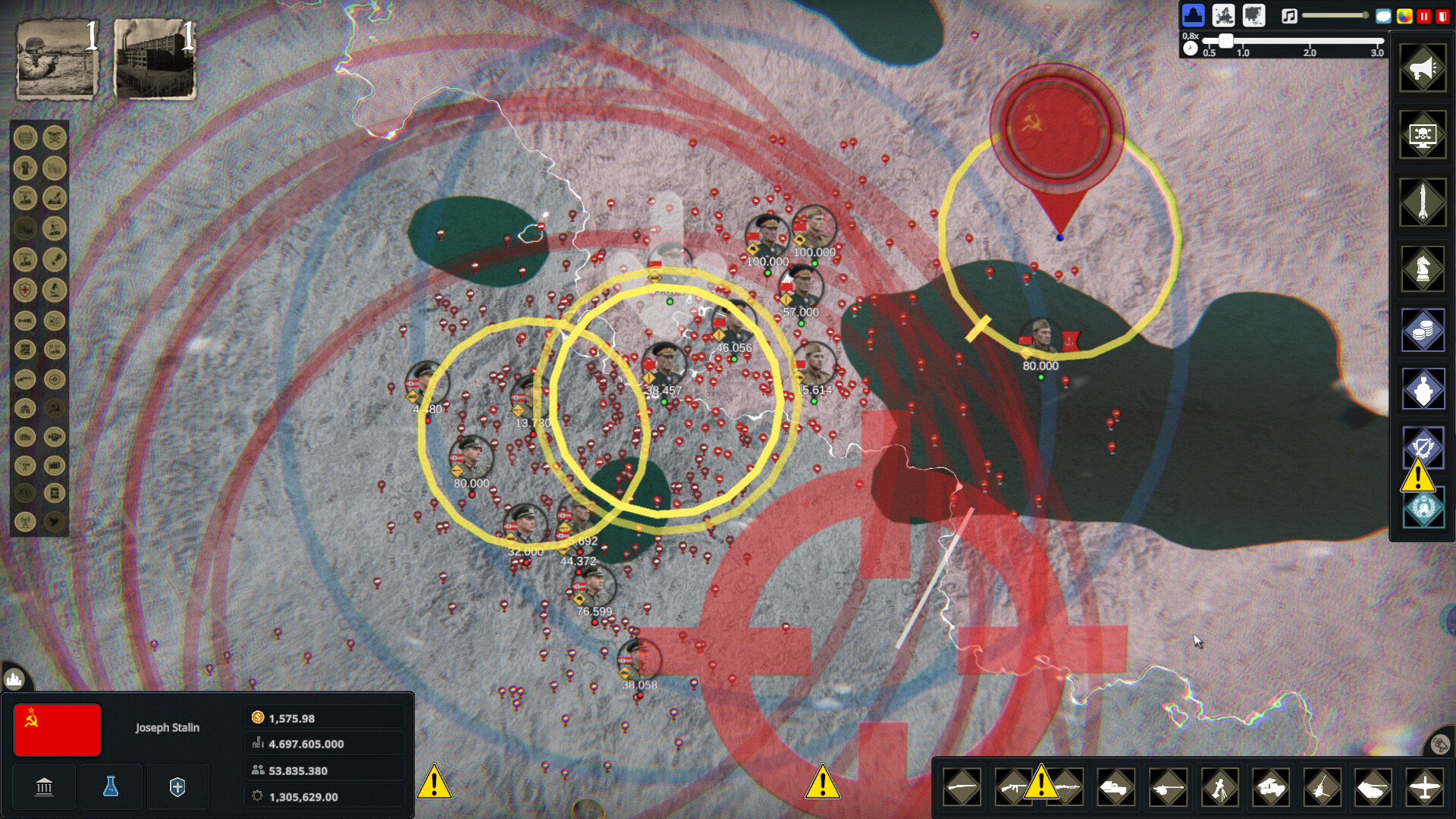
Task: Switch to the world map view
Action: pos(1254,15)
